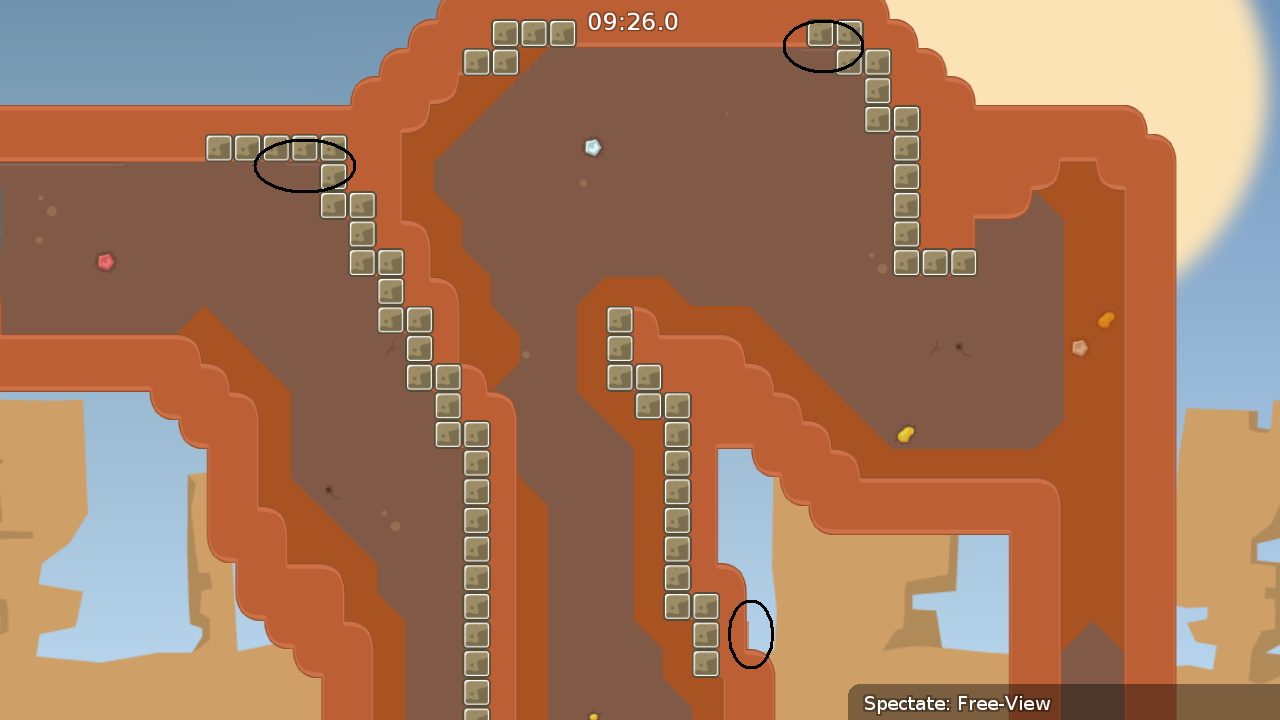Viewport: 1280px width, 720px height.
Task: Click the red gem on the left brown platform
Action: coord(103,261)
